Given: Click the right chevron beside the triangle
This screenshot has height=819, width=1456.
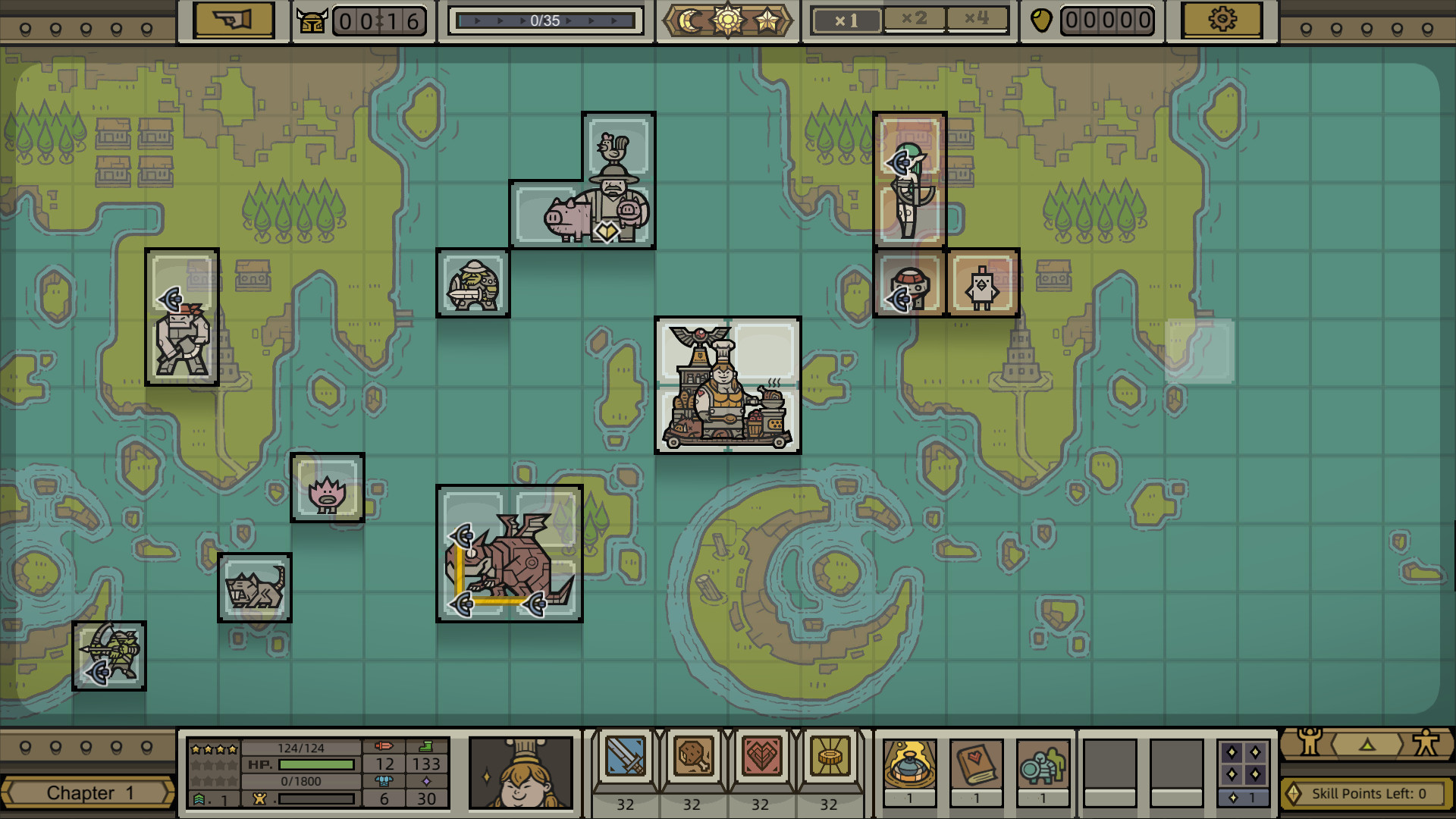Looking at the screenshot, I should click(x=1401, y=745).
